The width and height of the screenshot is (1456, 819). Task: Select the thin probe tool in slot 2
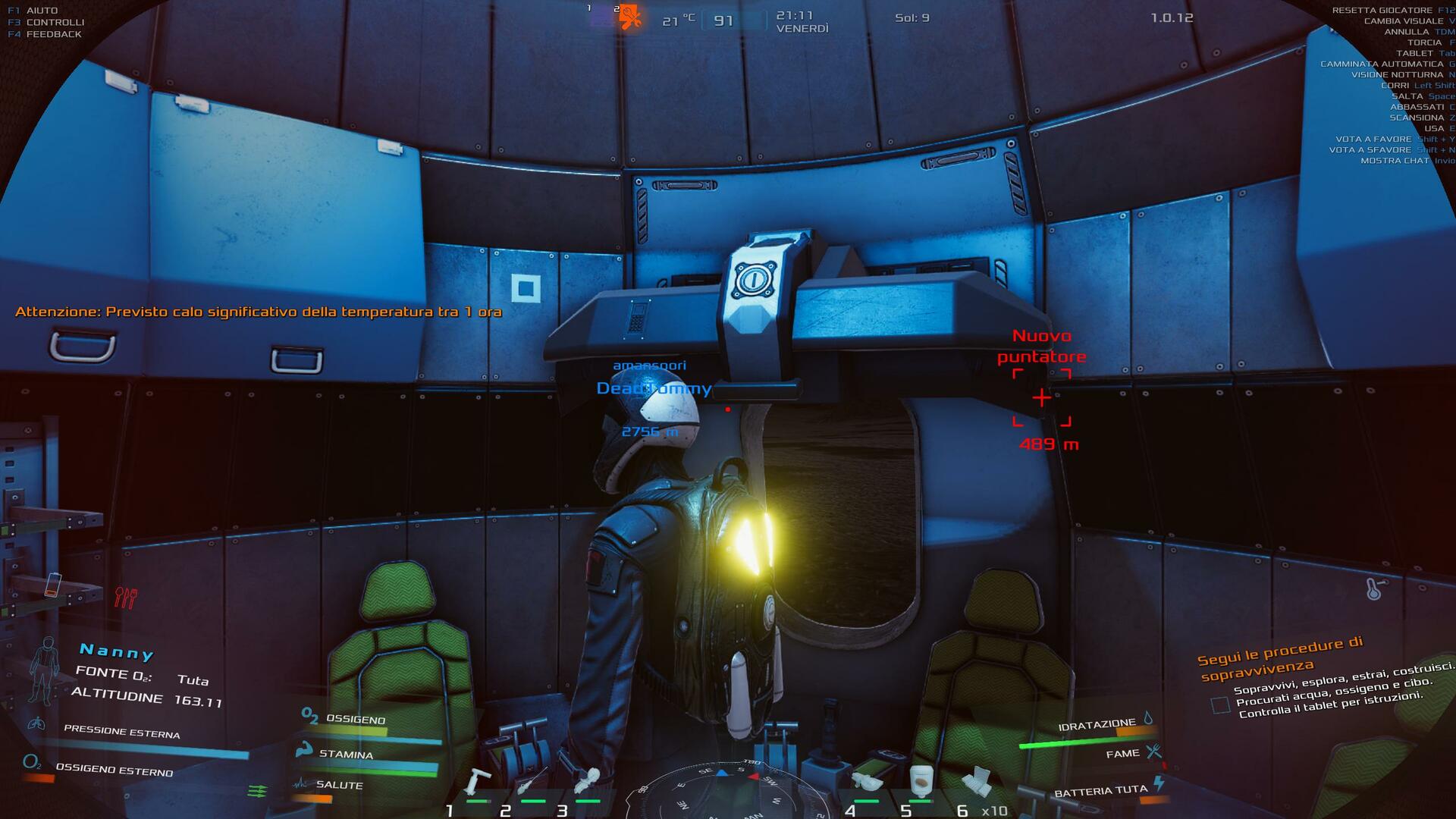(533, 781)
